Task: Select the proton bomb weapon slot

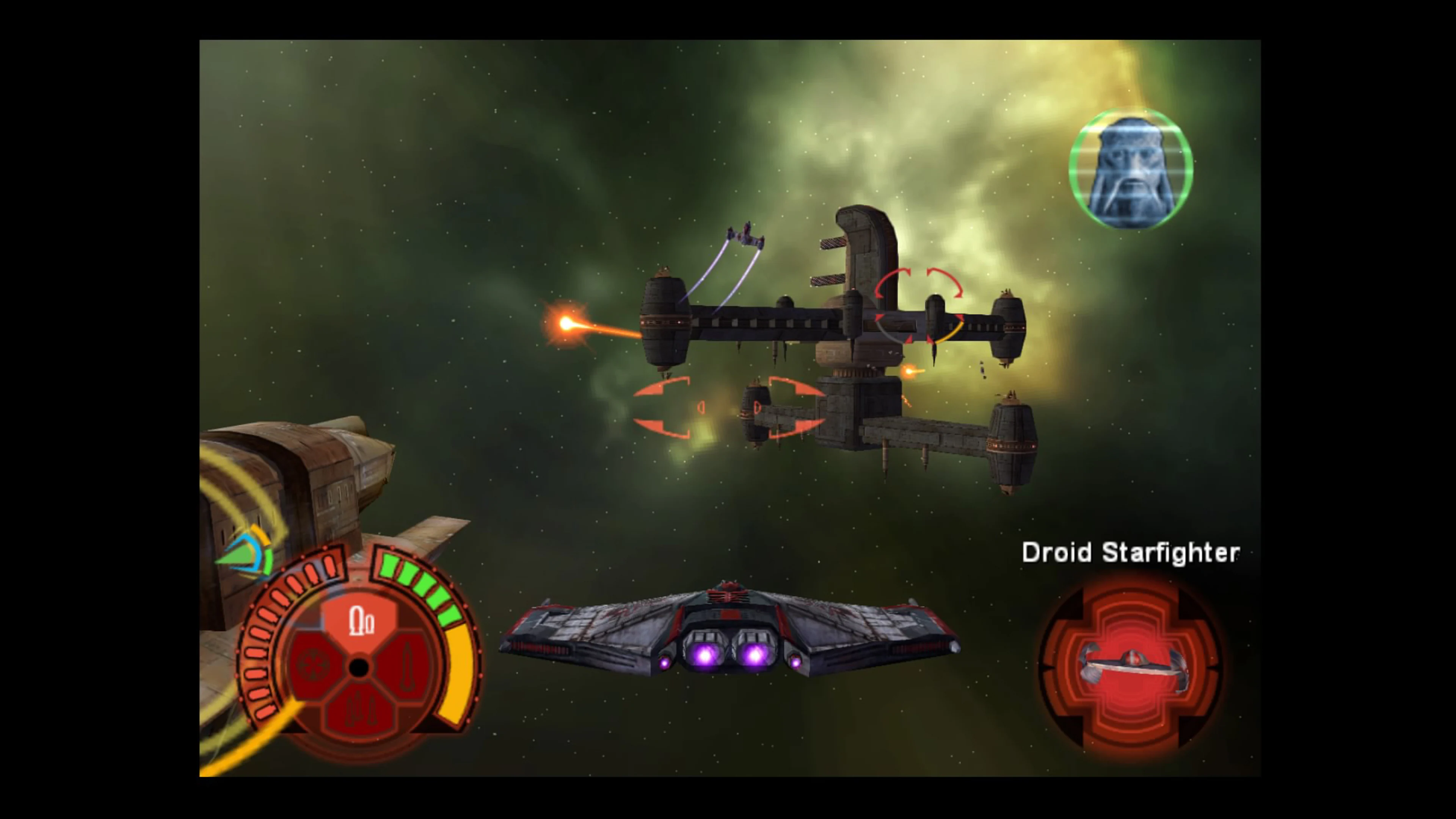Action: coord(312,667)
